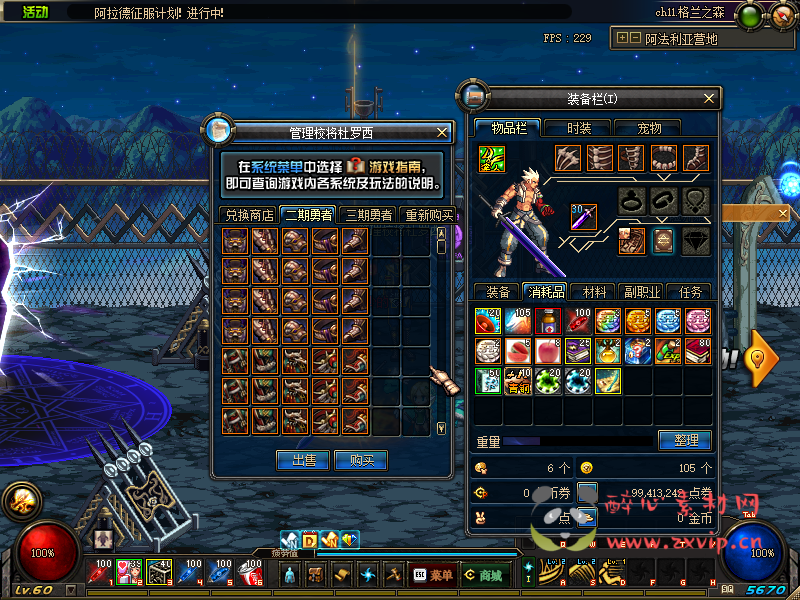
Task: Click the 出售 sell button
Action: point(304,460)
